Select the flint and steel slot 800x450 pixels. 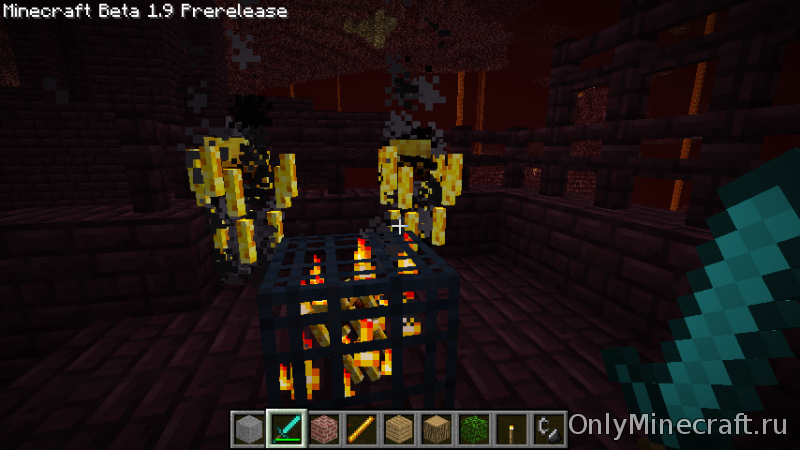547,428
